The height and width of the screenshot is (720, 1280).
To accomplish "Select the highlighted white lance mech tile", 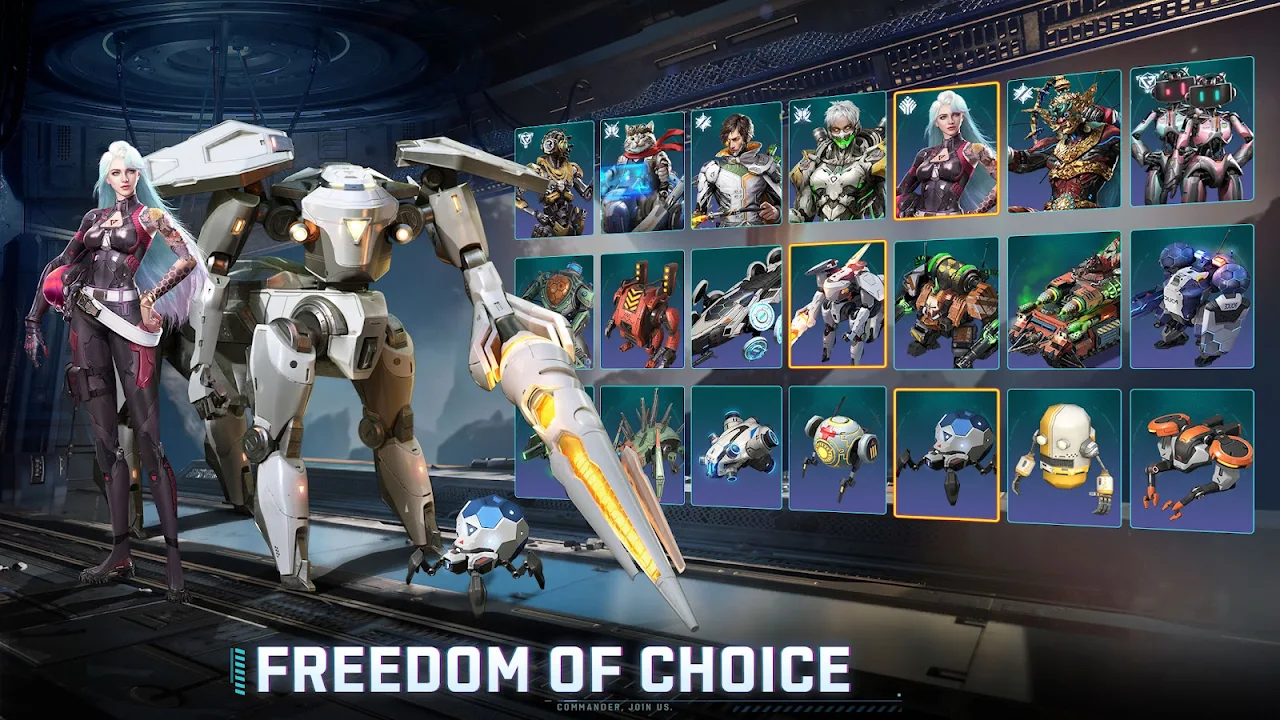I will point(837,304).
